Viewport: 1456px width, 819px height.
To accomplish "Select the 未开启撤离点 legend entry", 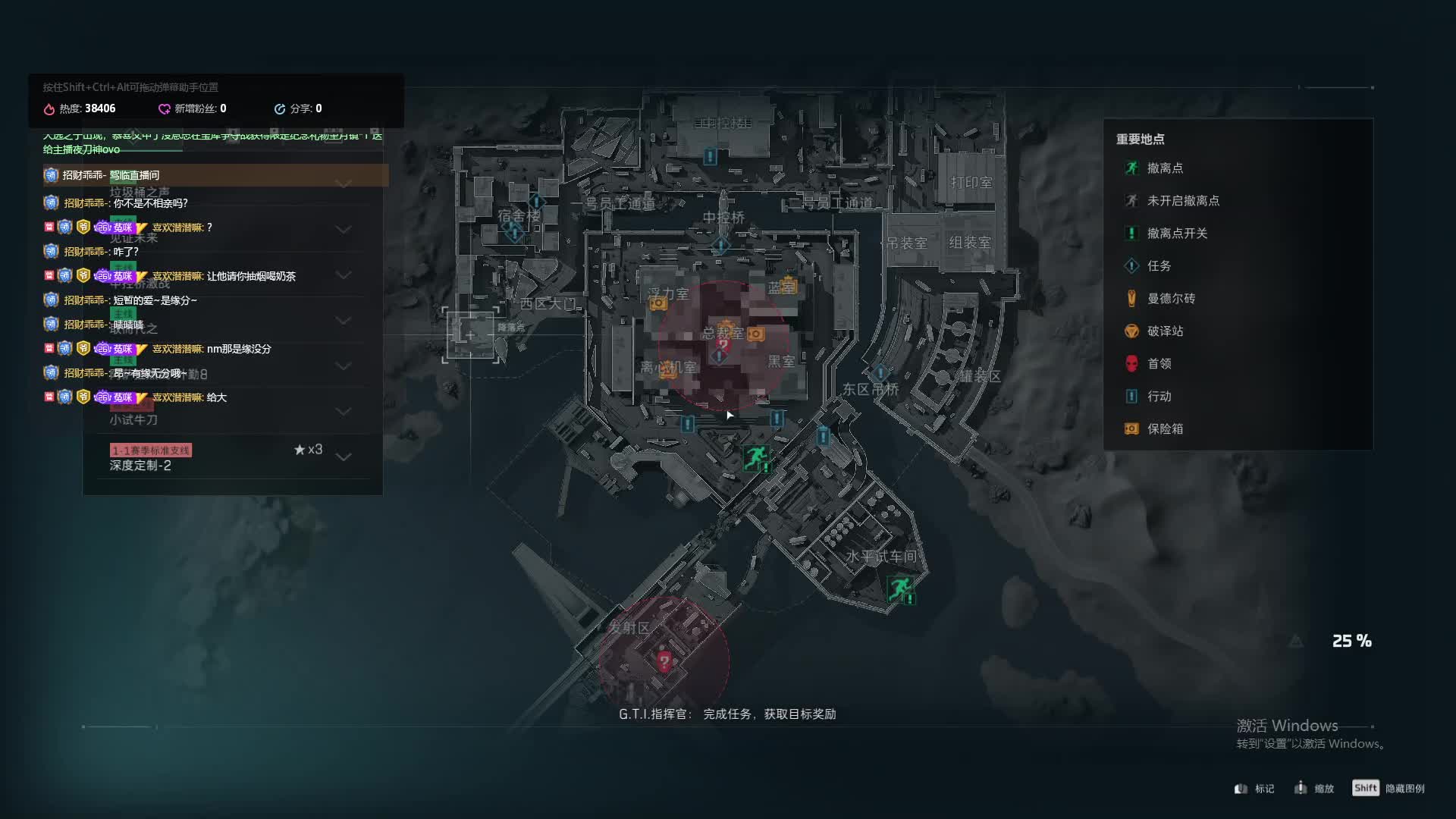I will [1182, 201].
